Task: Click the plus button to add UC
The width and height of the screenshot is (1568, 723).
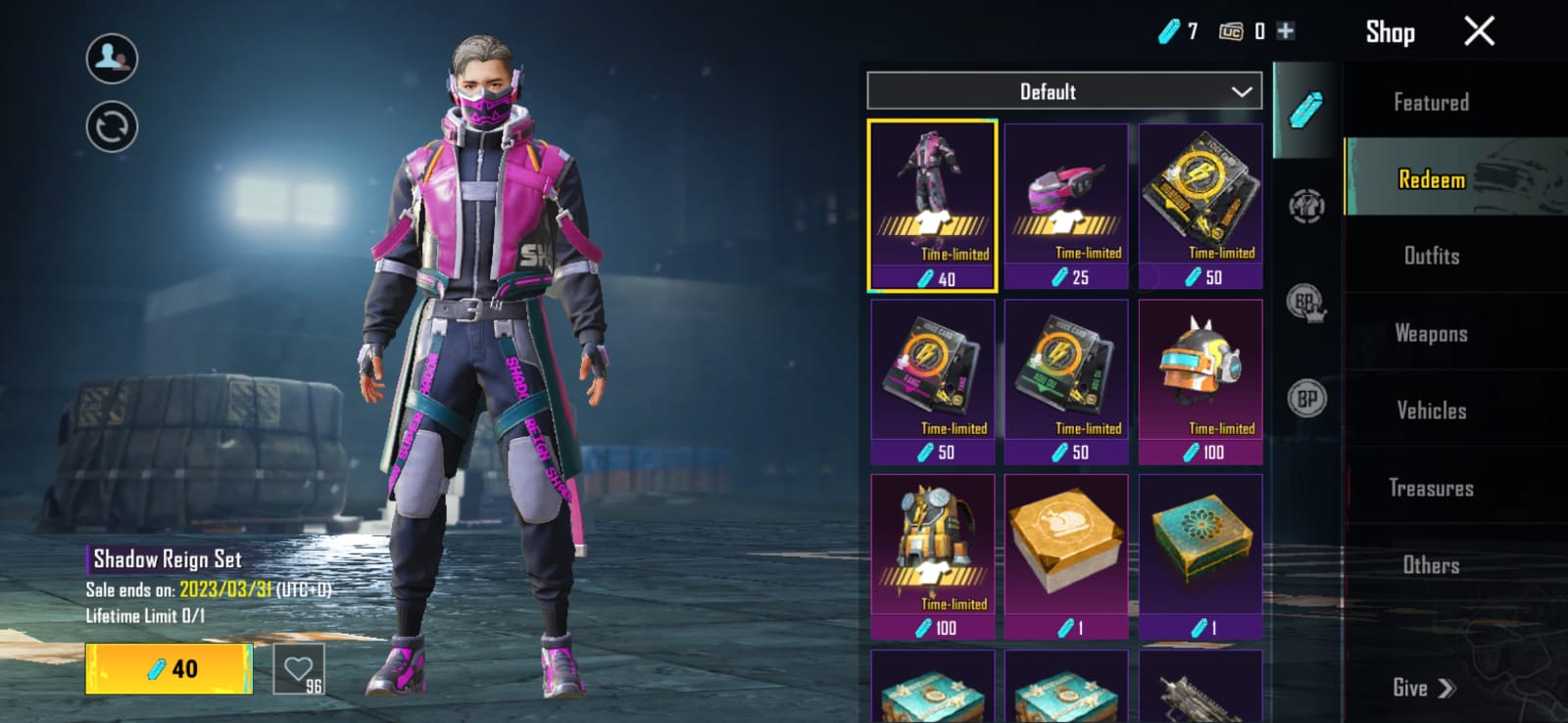Action: 1286,31
